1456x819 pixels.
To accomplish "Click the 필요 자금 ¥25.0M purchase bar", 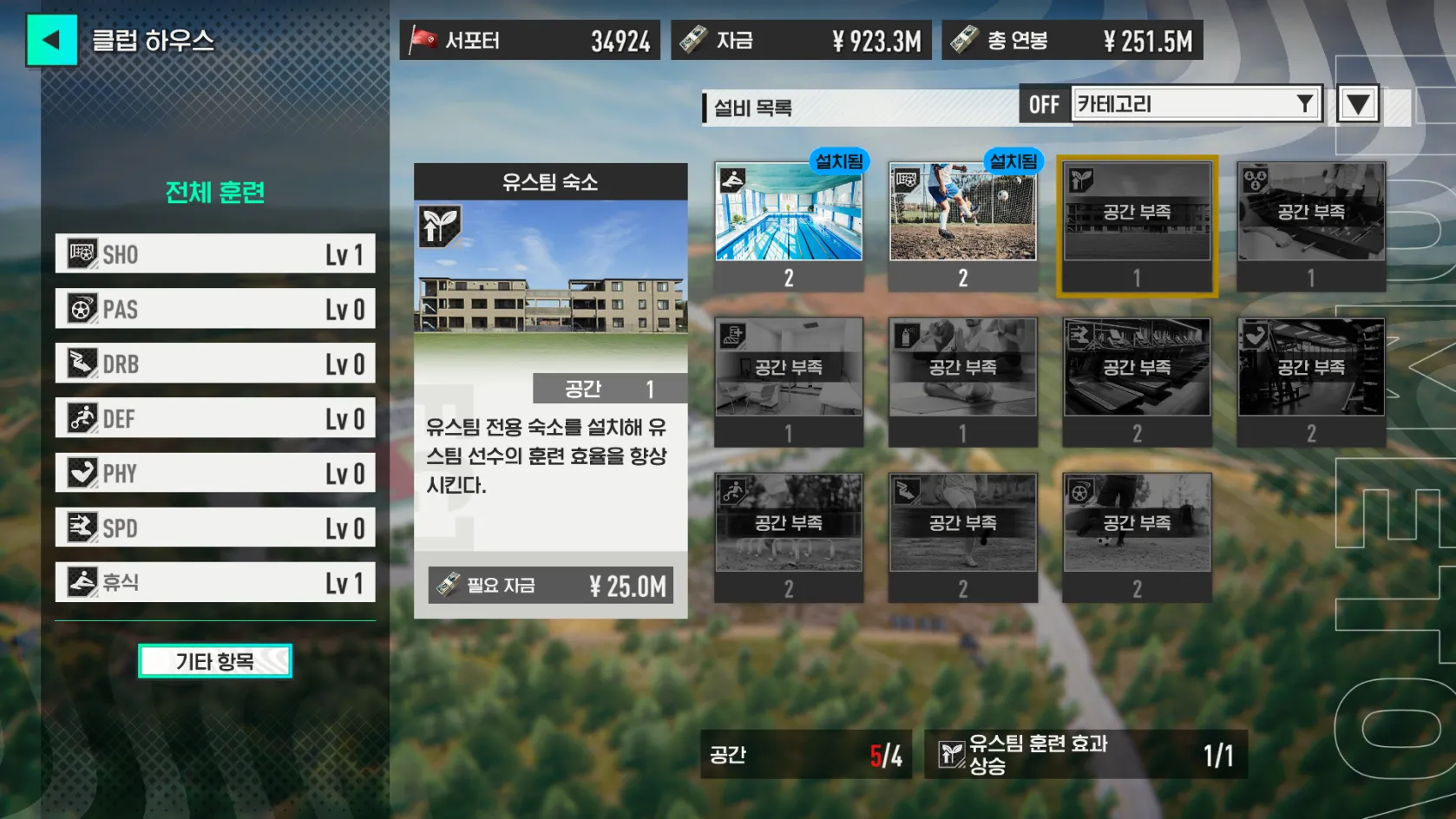I will tap(550, 586).
